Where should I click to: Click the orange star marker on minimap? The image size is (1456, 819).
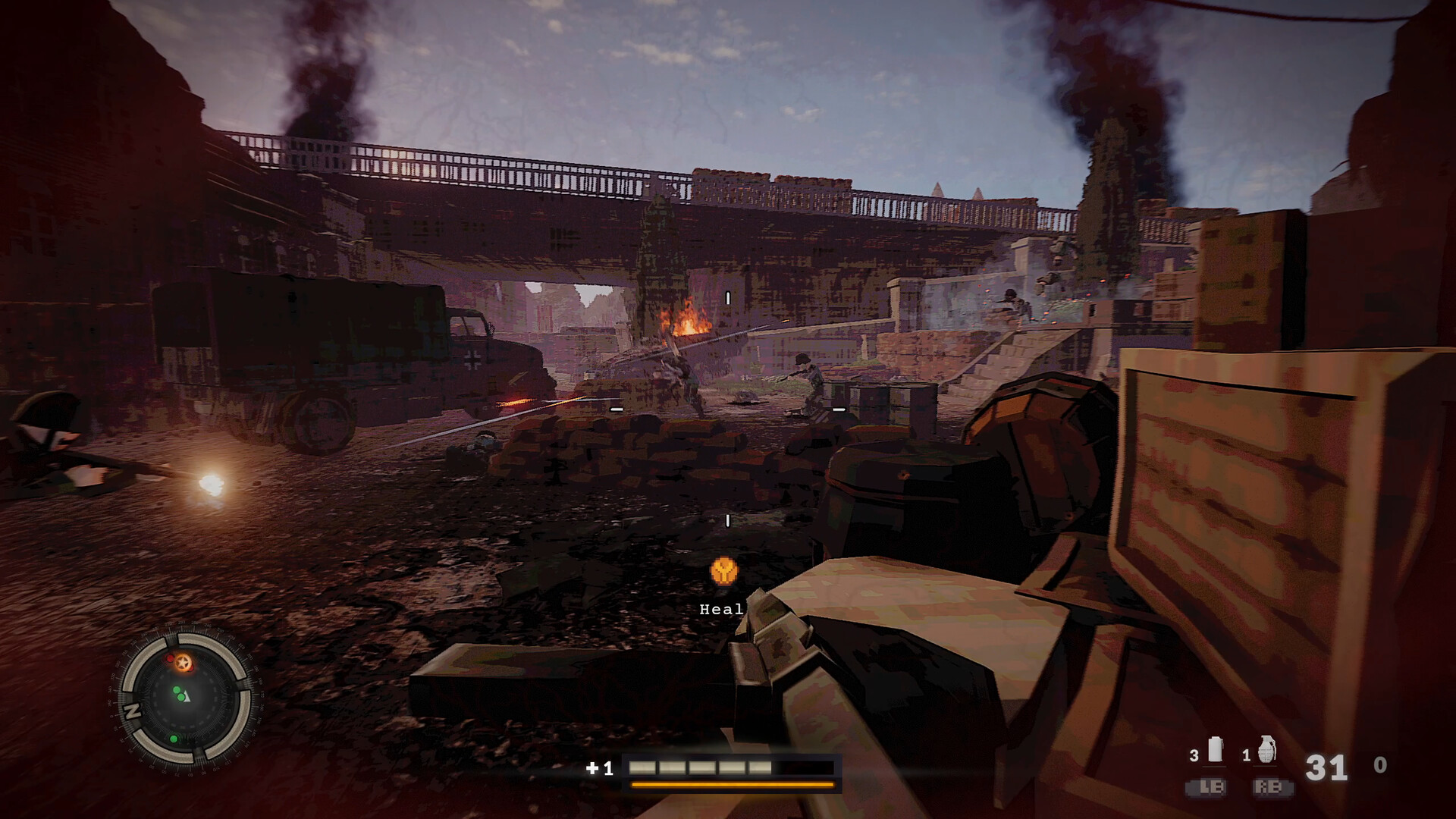[183, 664]
